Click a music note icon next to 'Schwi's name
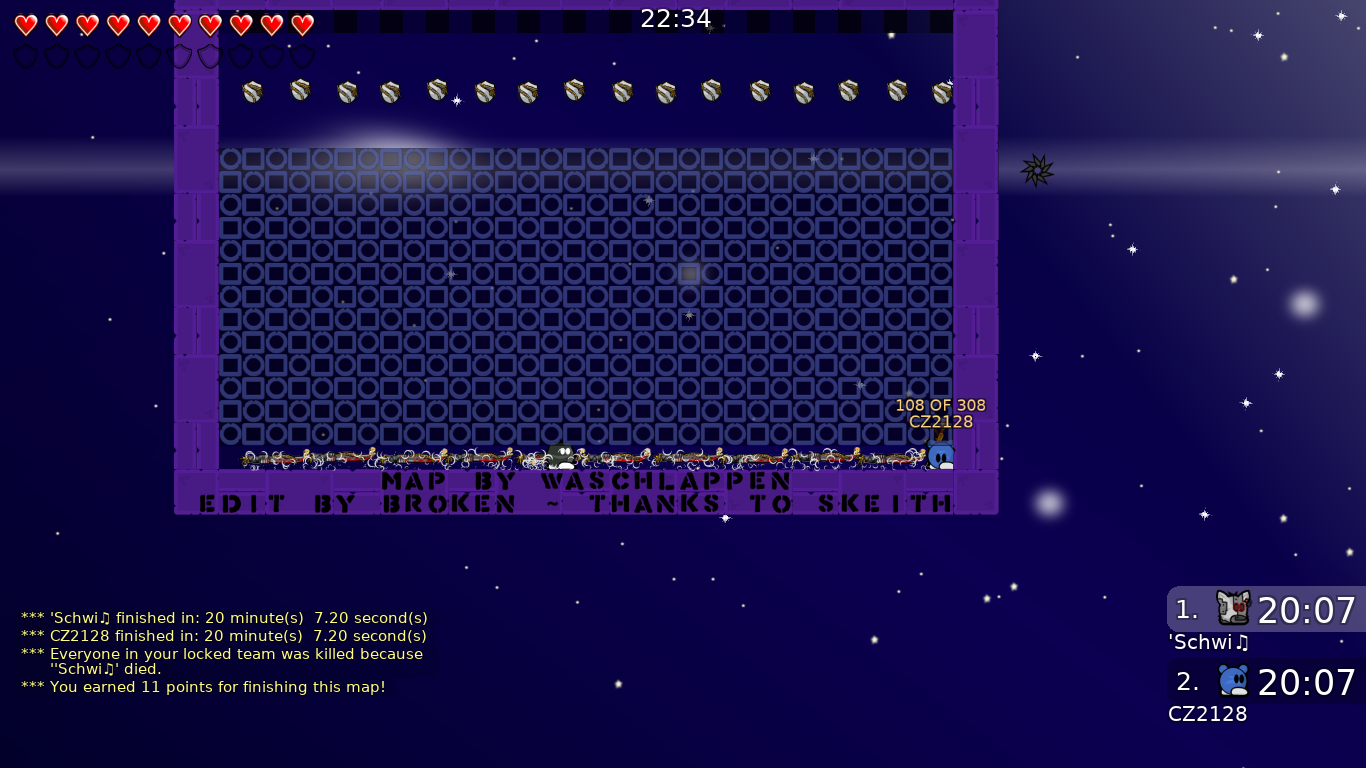The width and height of the screenshot is (1366, 768). tap(1241, 644)
